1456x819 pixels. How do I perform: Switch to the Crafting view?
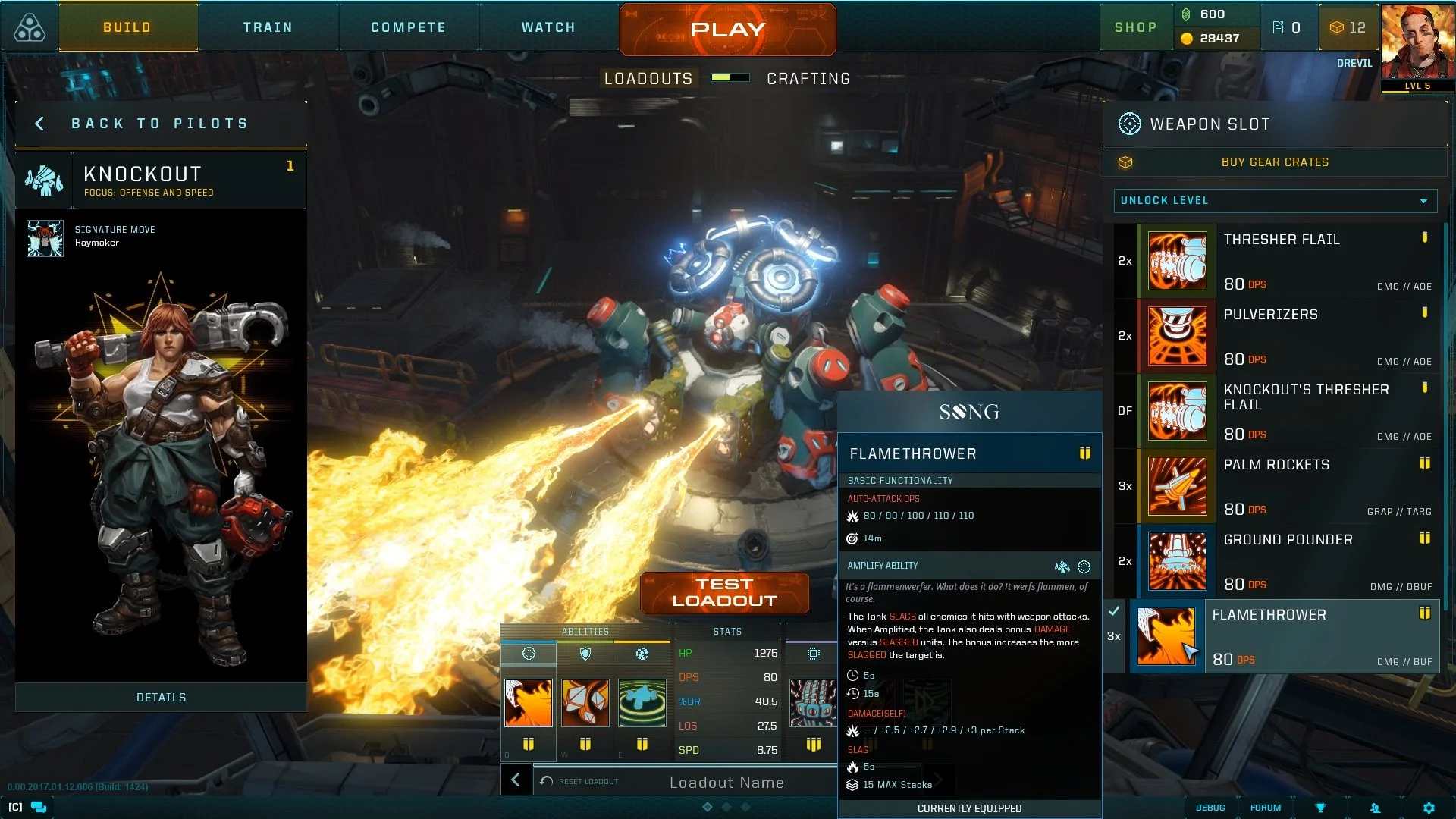(808, 79)
